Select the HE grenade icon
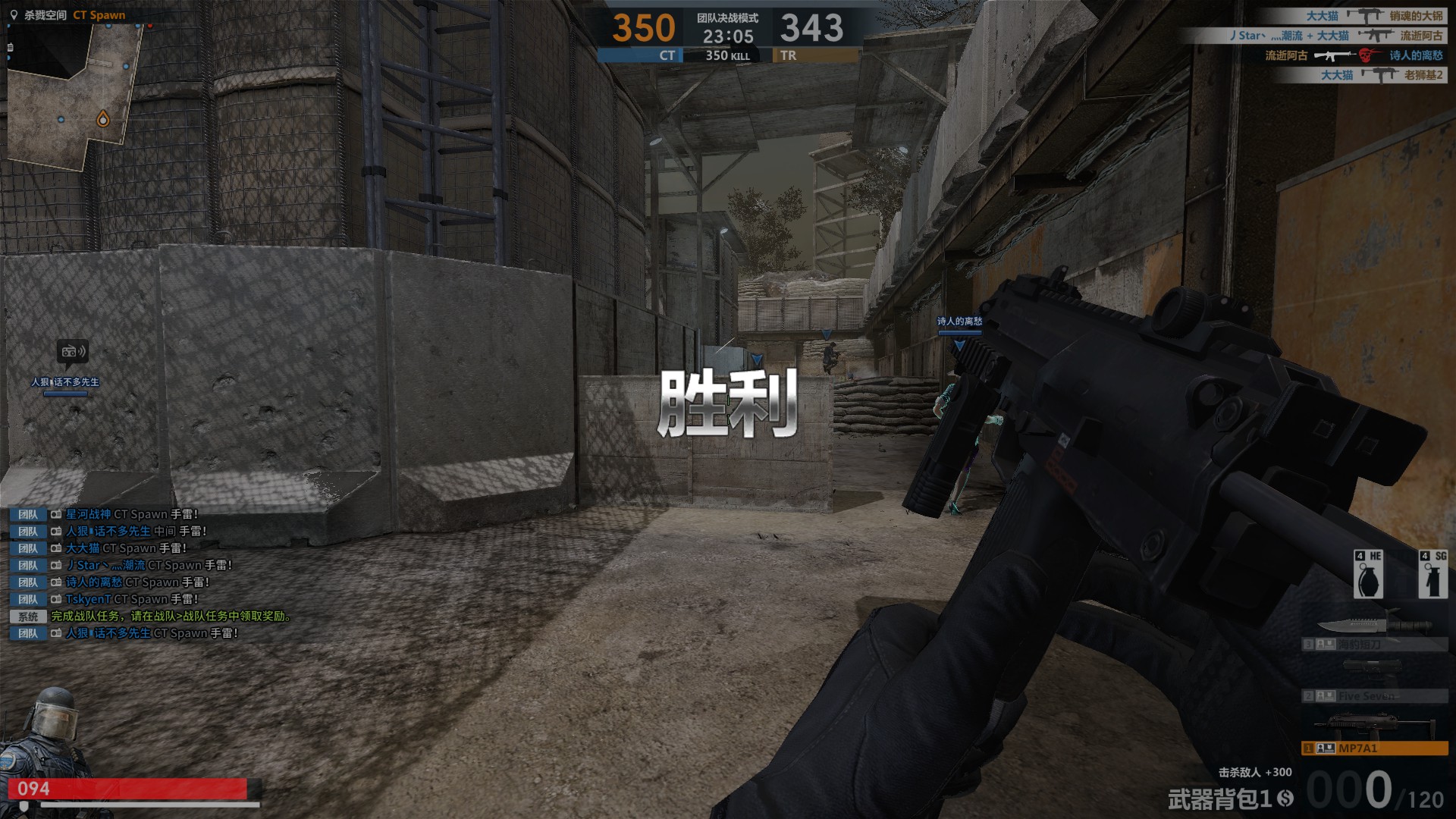The width and height of the screenshot is (1456, 819). tap(1368, 575)
